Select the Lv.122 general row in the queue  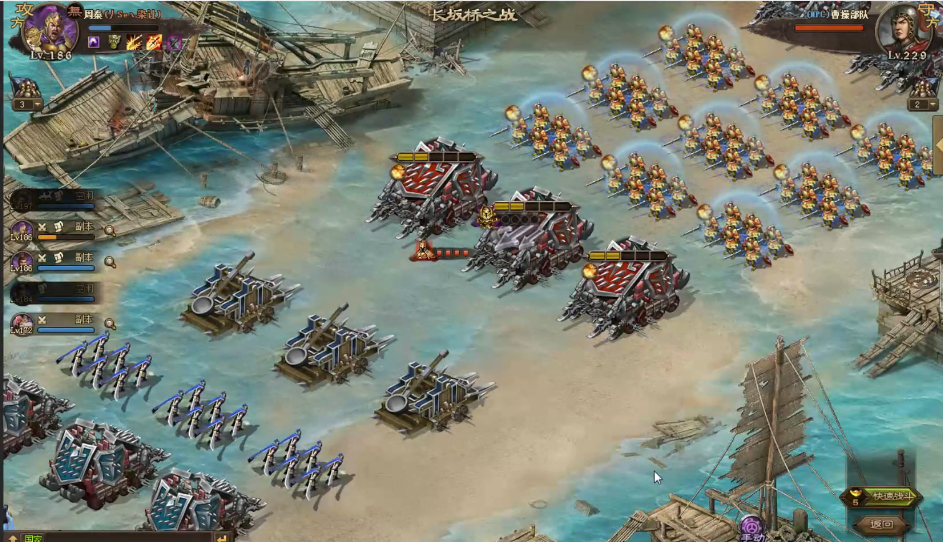coord(55,324)
